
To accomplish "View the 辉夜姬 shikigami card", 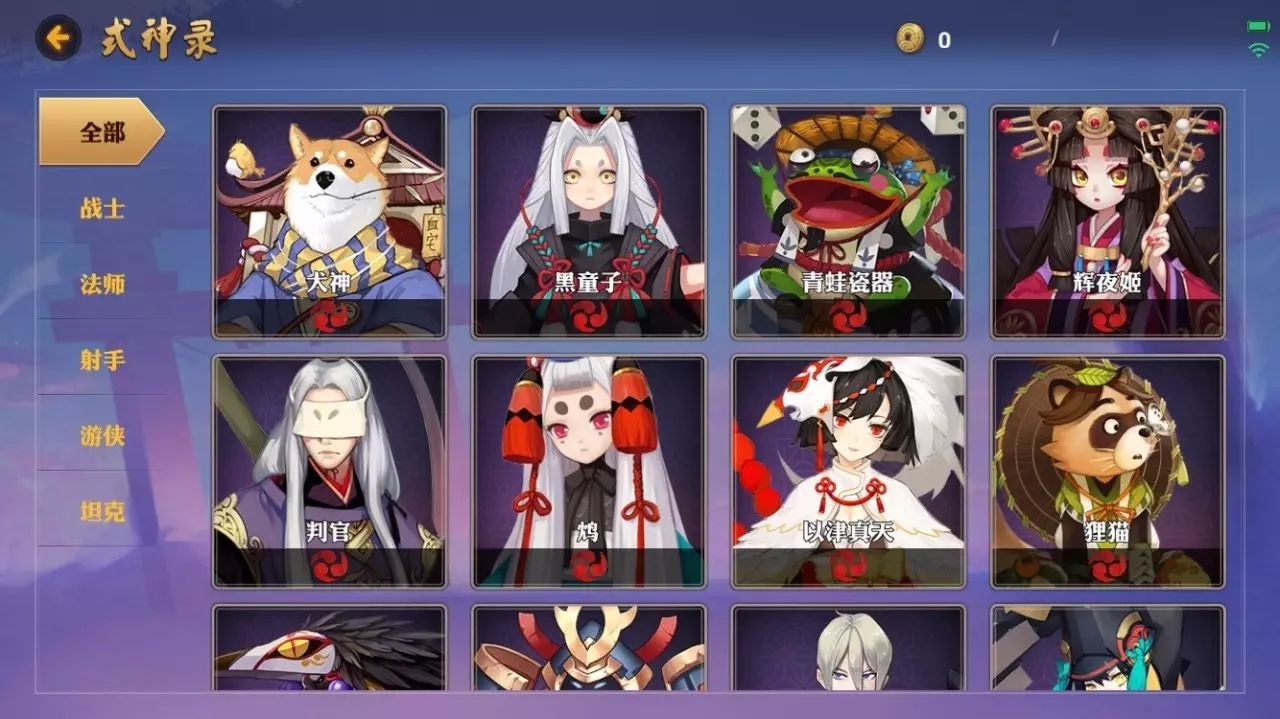I will pos(1108,222).
